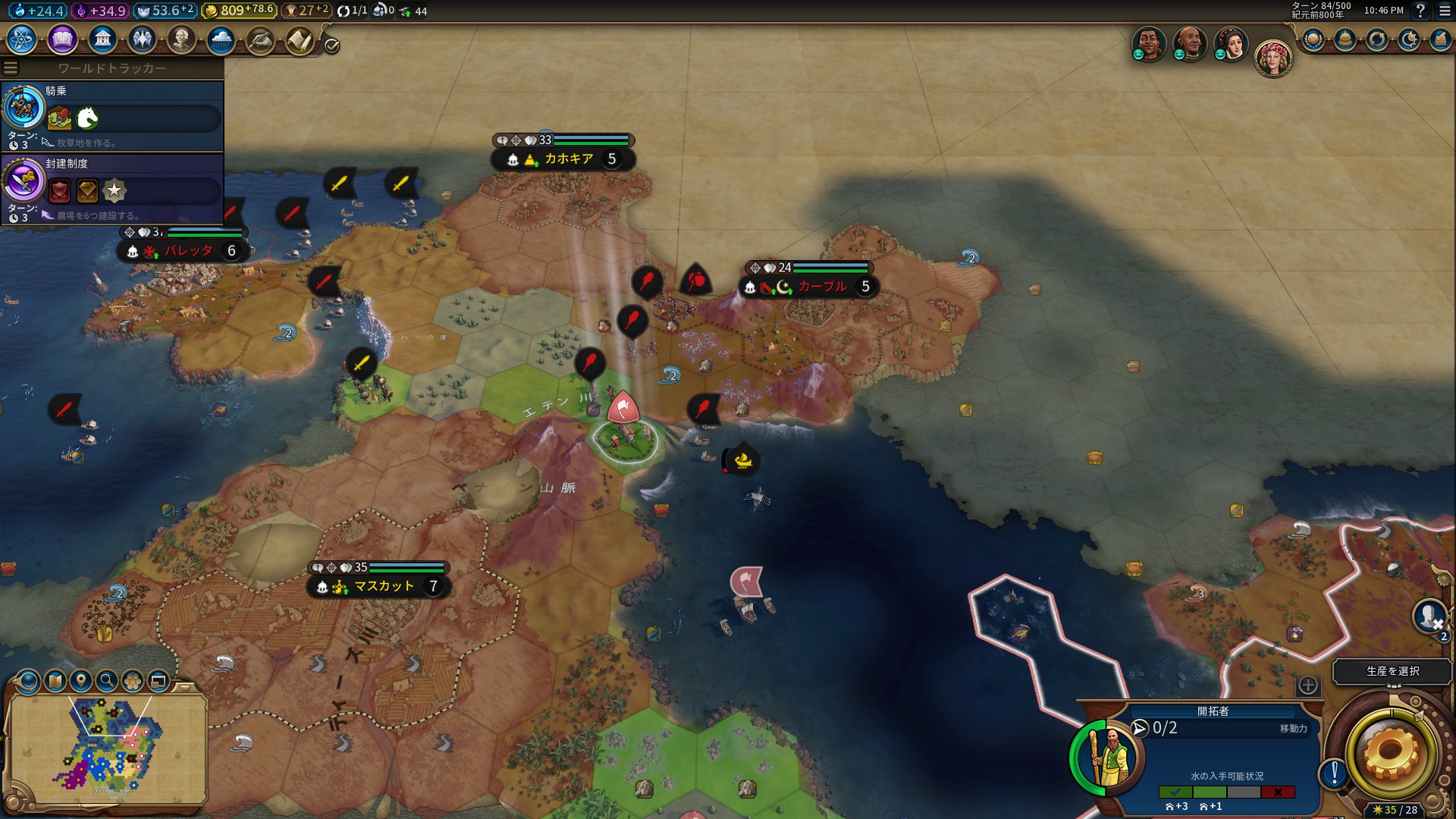The height and width of the screenshot is (819, 1456).
Task: Select the 封建制度 civic tracker entry
Action: (112, 189)
